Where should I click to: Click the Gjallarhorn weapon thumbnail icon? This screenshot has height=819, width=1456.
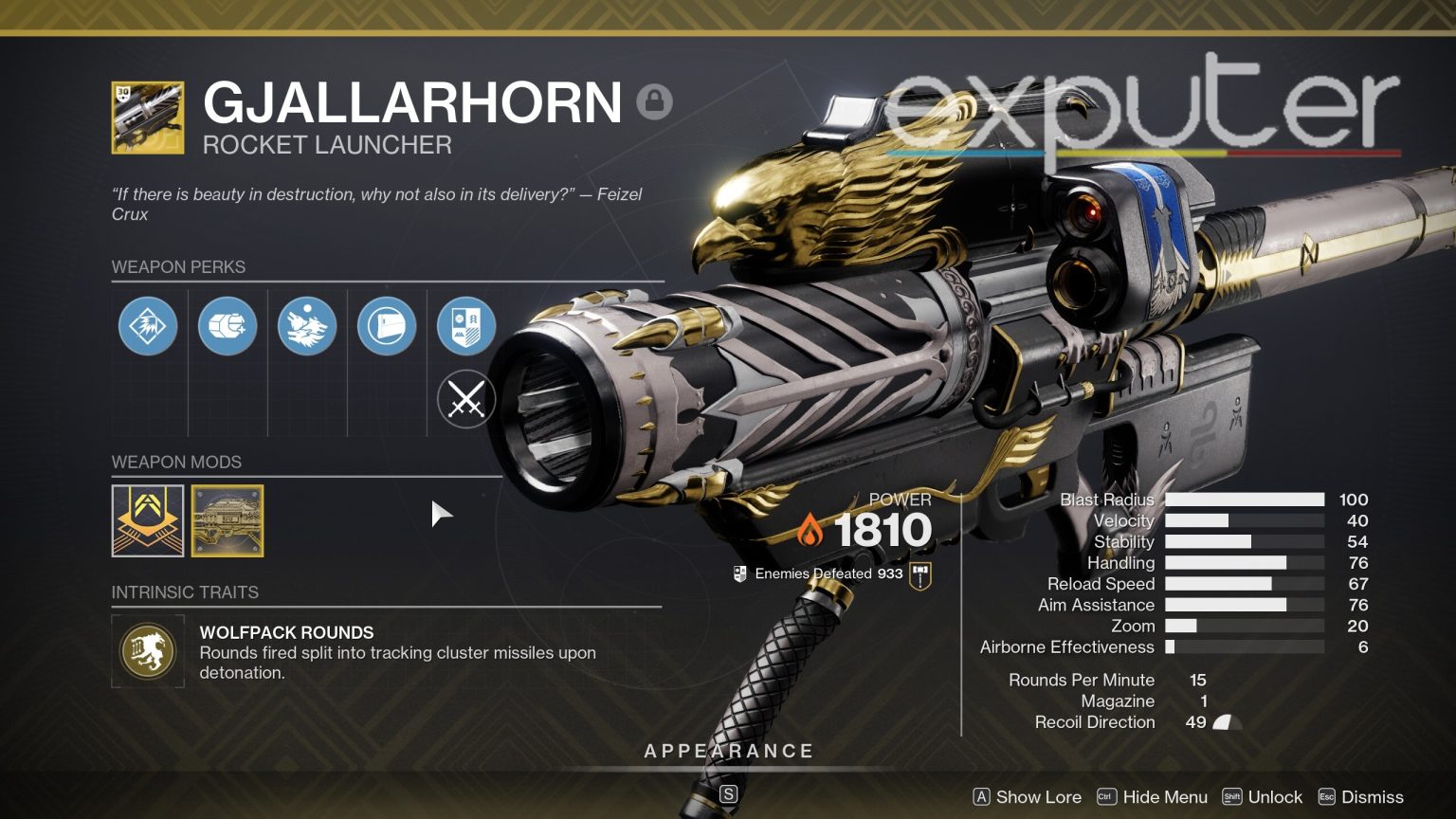(x=147, y=118)
